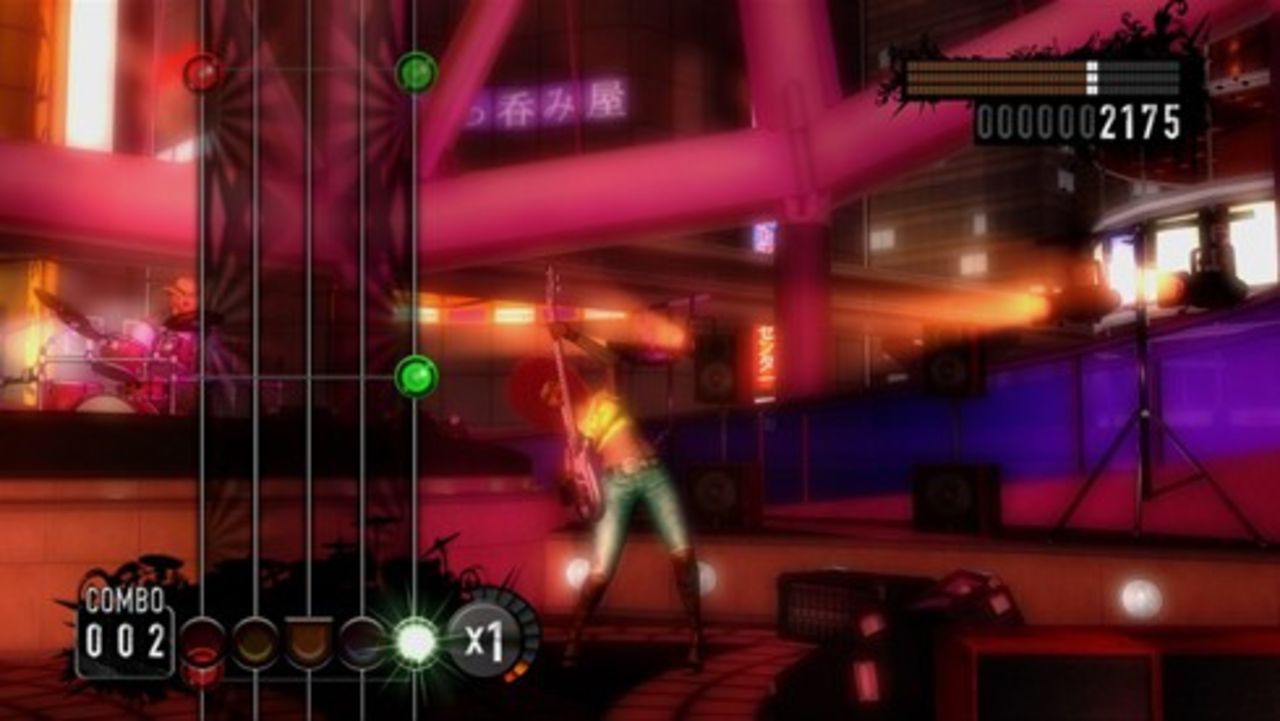This screenshot has height=721, width=1280.
Task: Click the red note at the highway top
Action: [202, 70]
